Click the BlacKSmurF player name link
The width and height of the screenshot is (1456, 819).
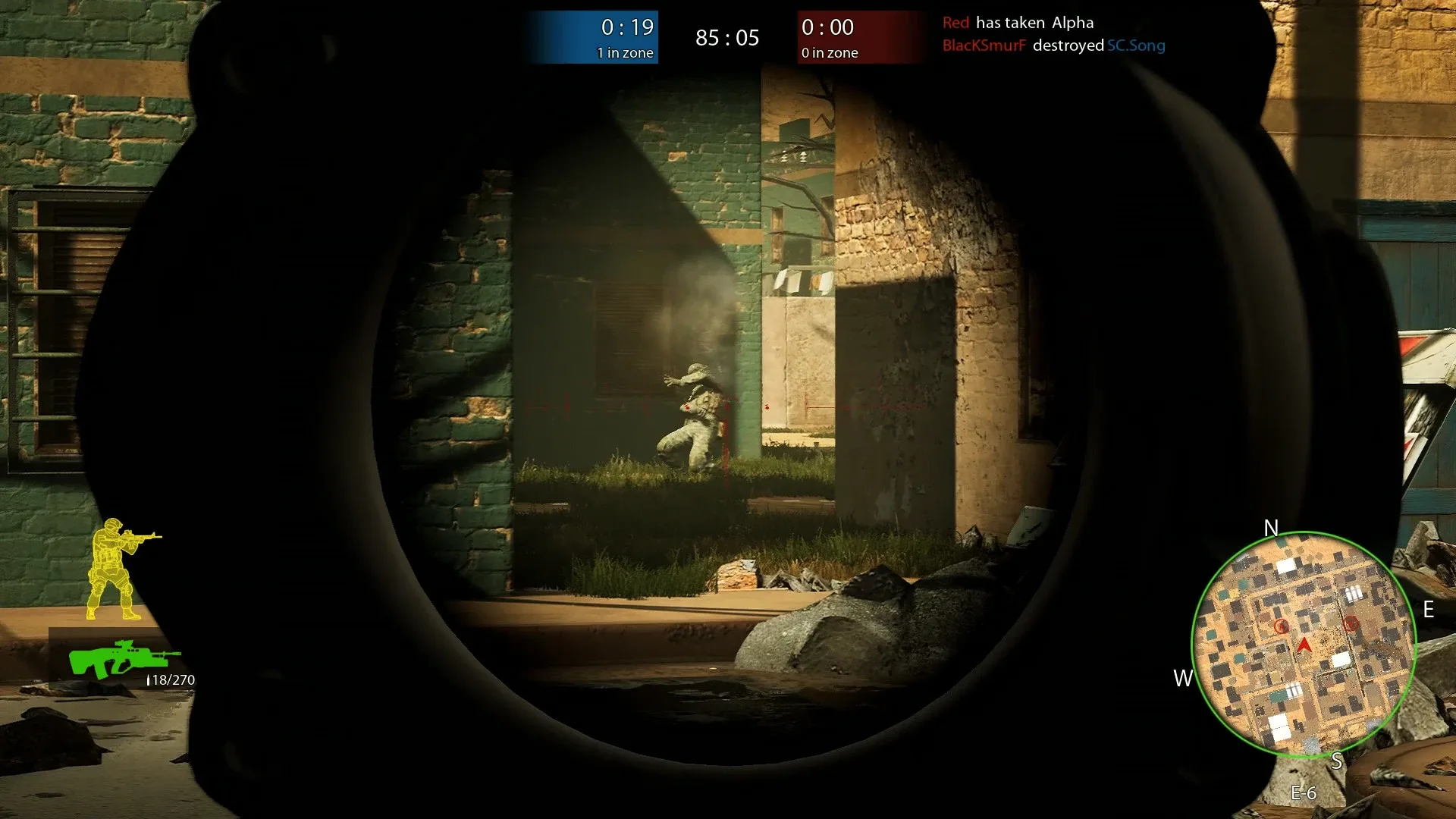tap(986, 45)
